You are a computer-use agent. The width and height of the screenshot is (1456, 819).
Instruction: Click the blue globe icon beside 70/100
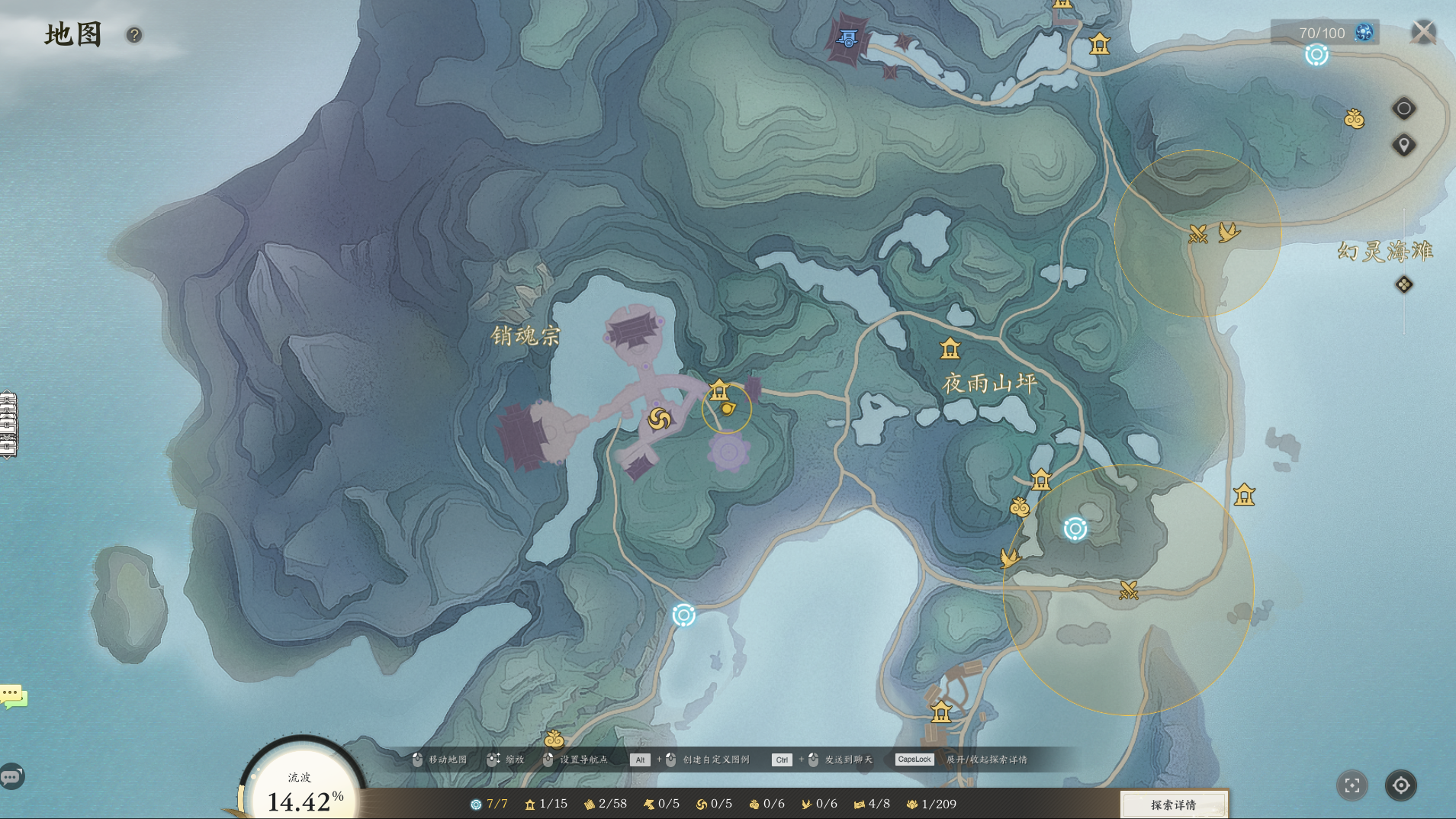1364,32
